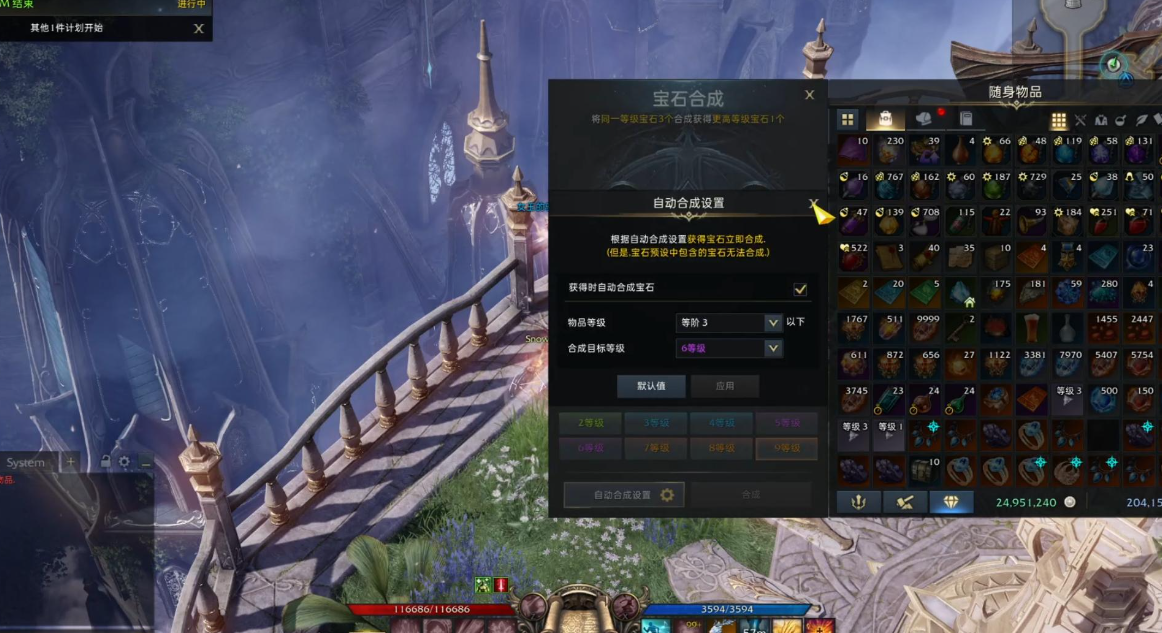Close the 宝石合成 gem fusion window
The width and height of the screenshot is (1162, 633).
pos(809,95)
